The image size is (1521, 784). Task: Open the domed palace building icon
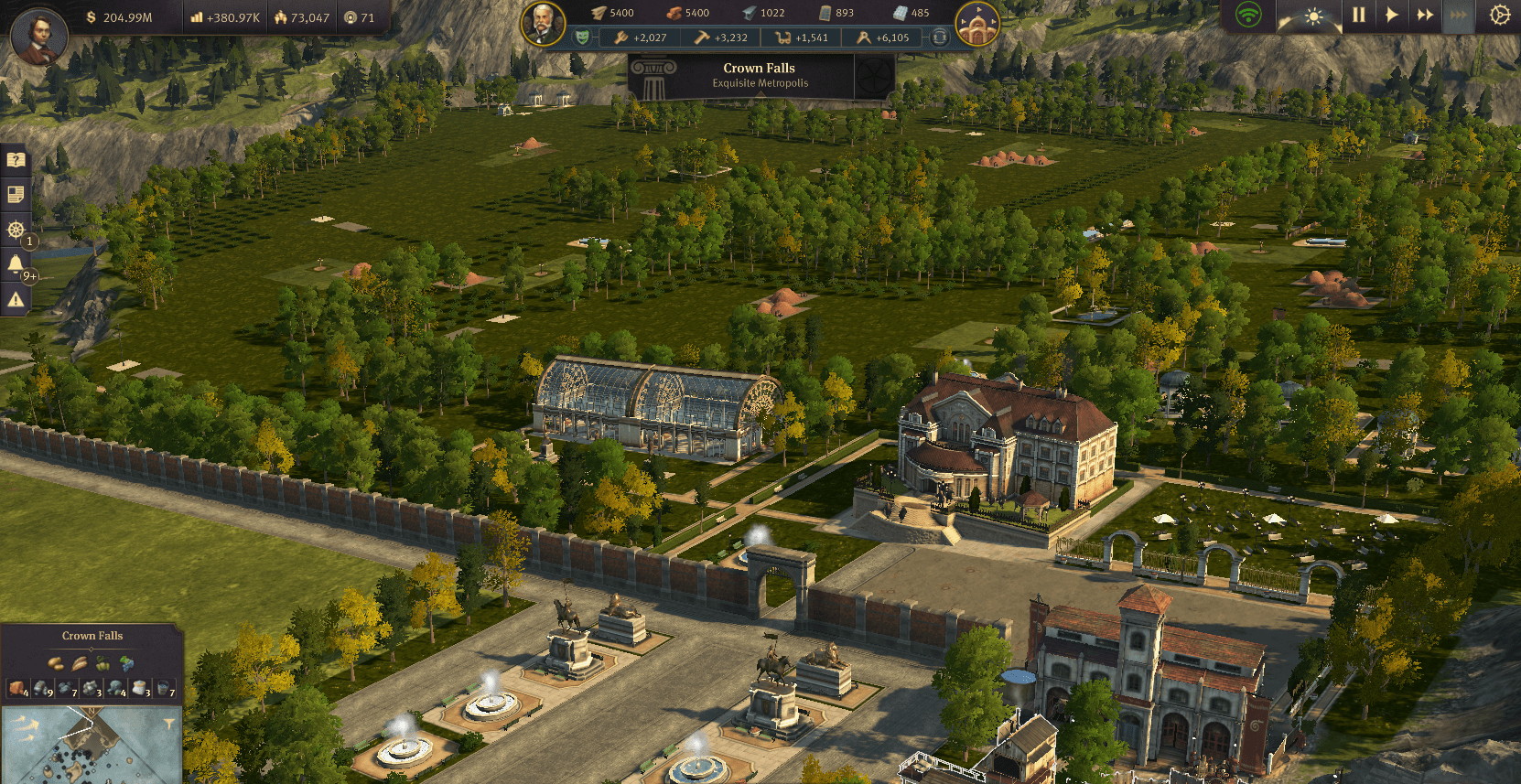click(x=976, y=25)
